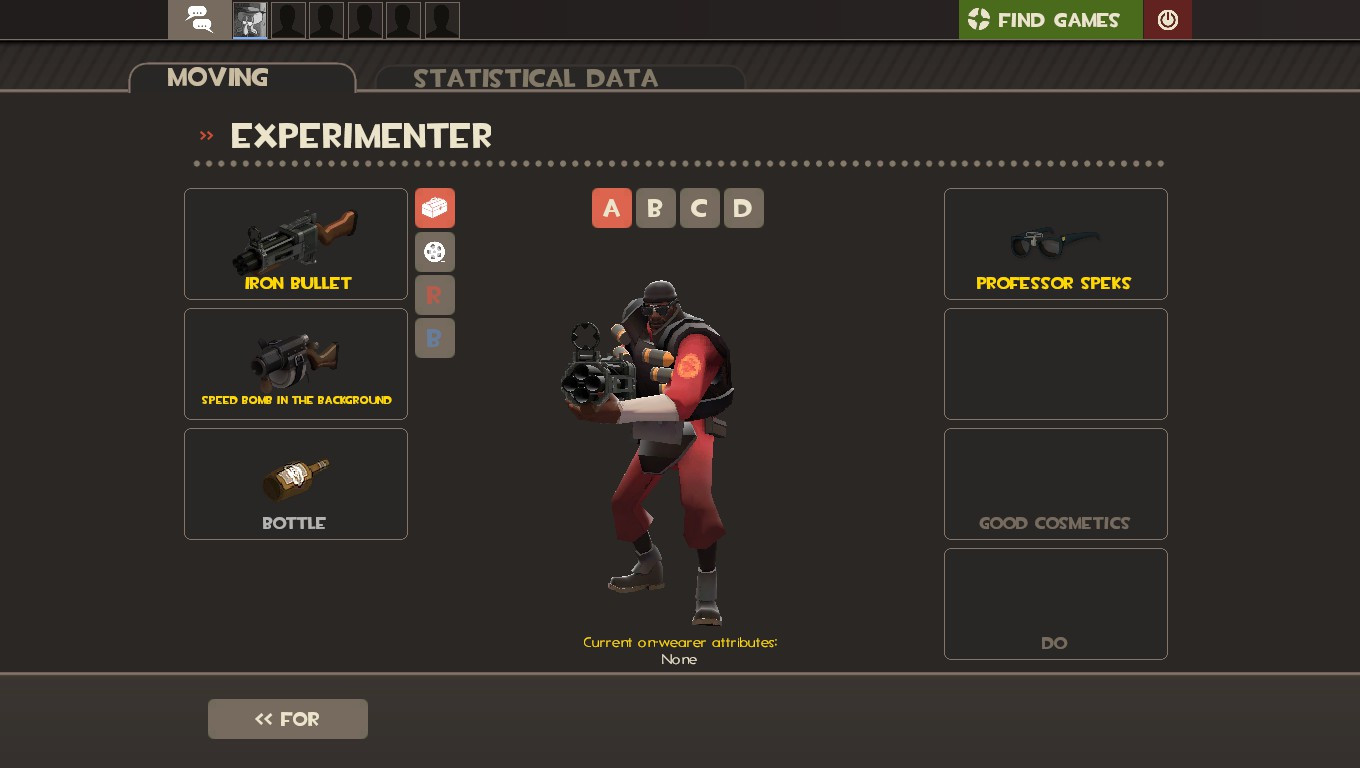This screenshot has height=768, width=1360.
Task: Open the empty slot below Professor Speks
Action: pyautogui.click(x=1056, y=364)
